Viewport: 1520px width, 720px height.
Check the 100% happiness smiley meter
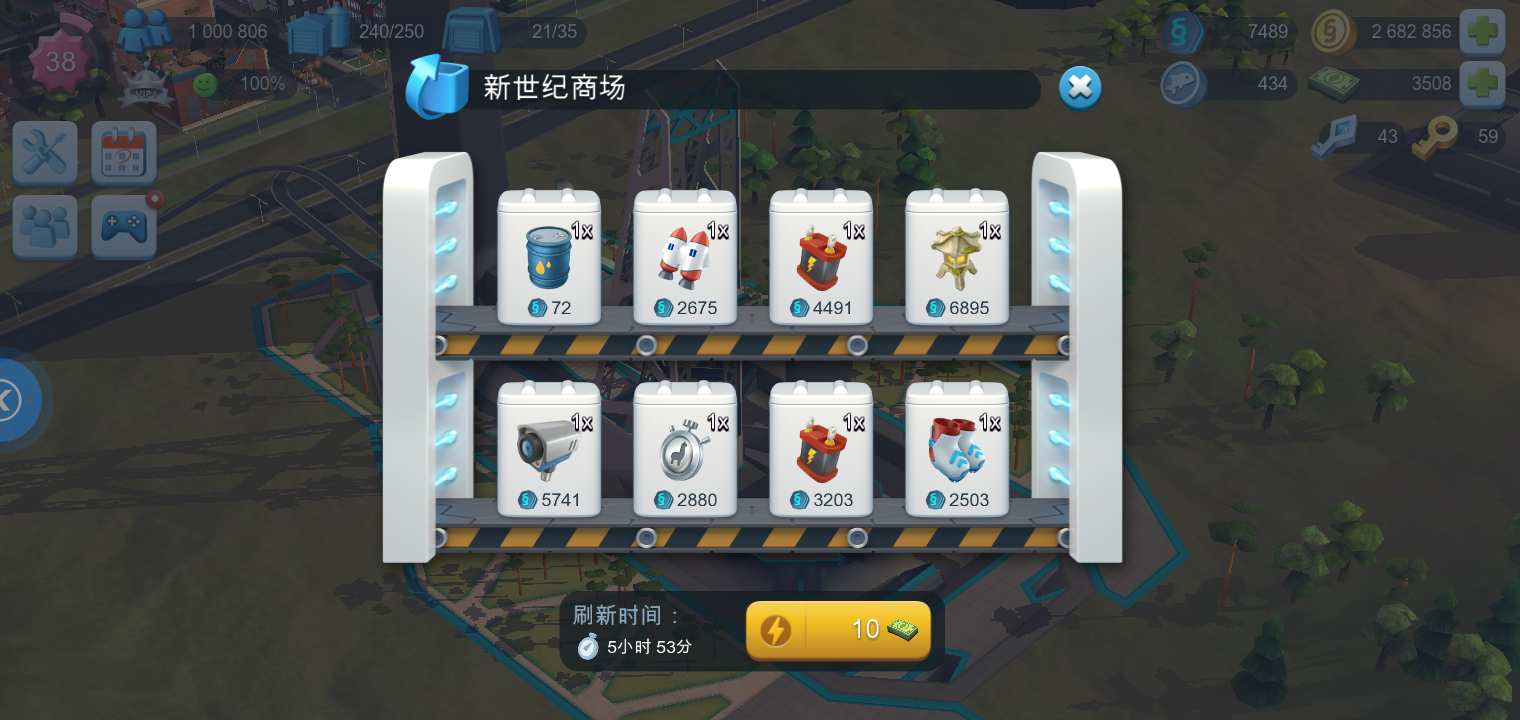pyautogui.click(x=205, y=85)
